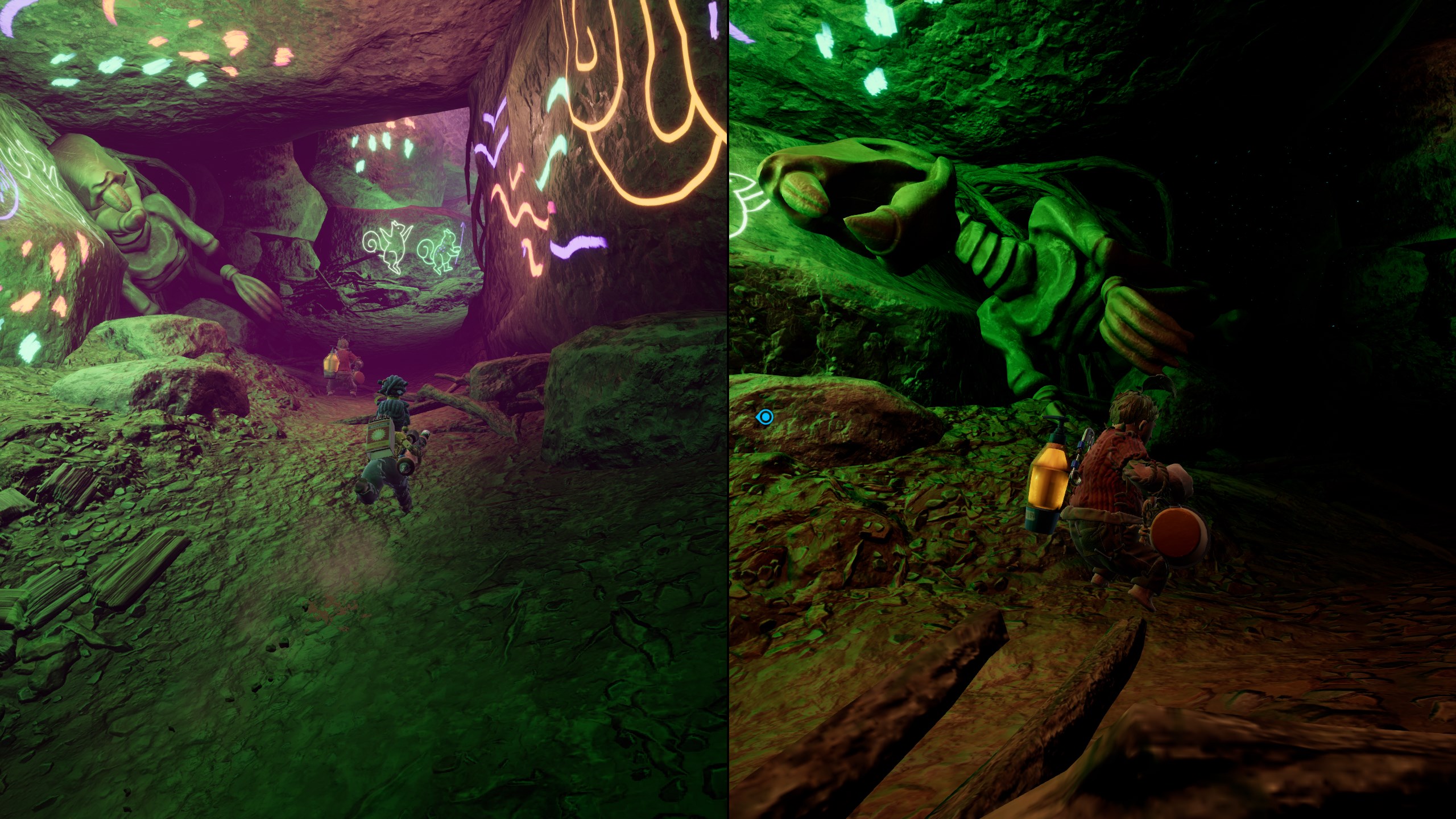The width and height of the screenshot is (1456, 819).
Task: Click the blue partner location marker
Action: click(766, 417)
